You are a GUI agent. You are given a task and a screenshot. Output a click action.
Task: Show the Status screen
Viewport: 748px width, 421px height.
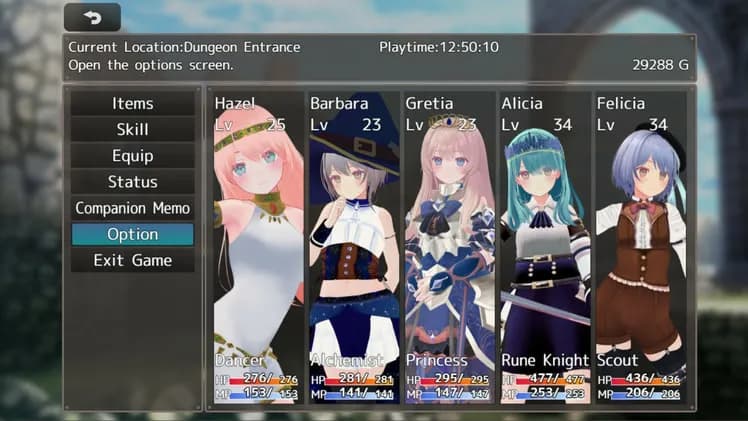click(x=133, y=182)
